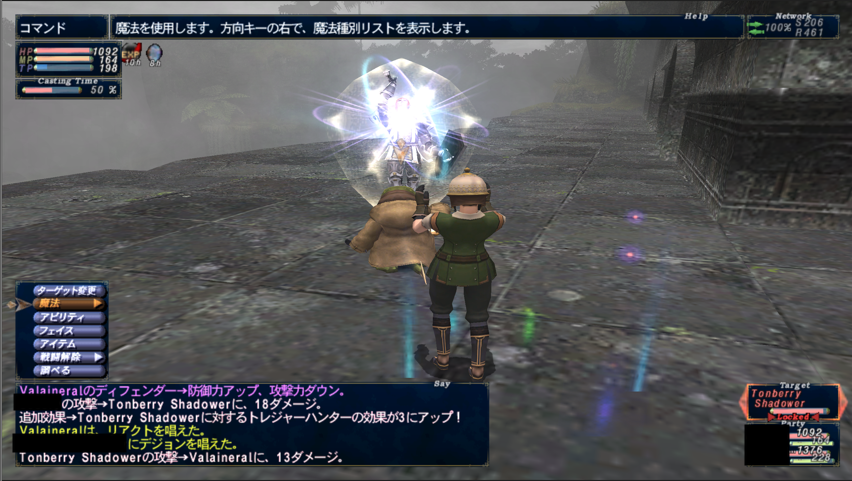The width and height of the screenshot is (852, 481).
Task: Select the フェイス command
Action: tap(68, 330)
